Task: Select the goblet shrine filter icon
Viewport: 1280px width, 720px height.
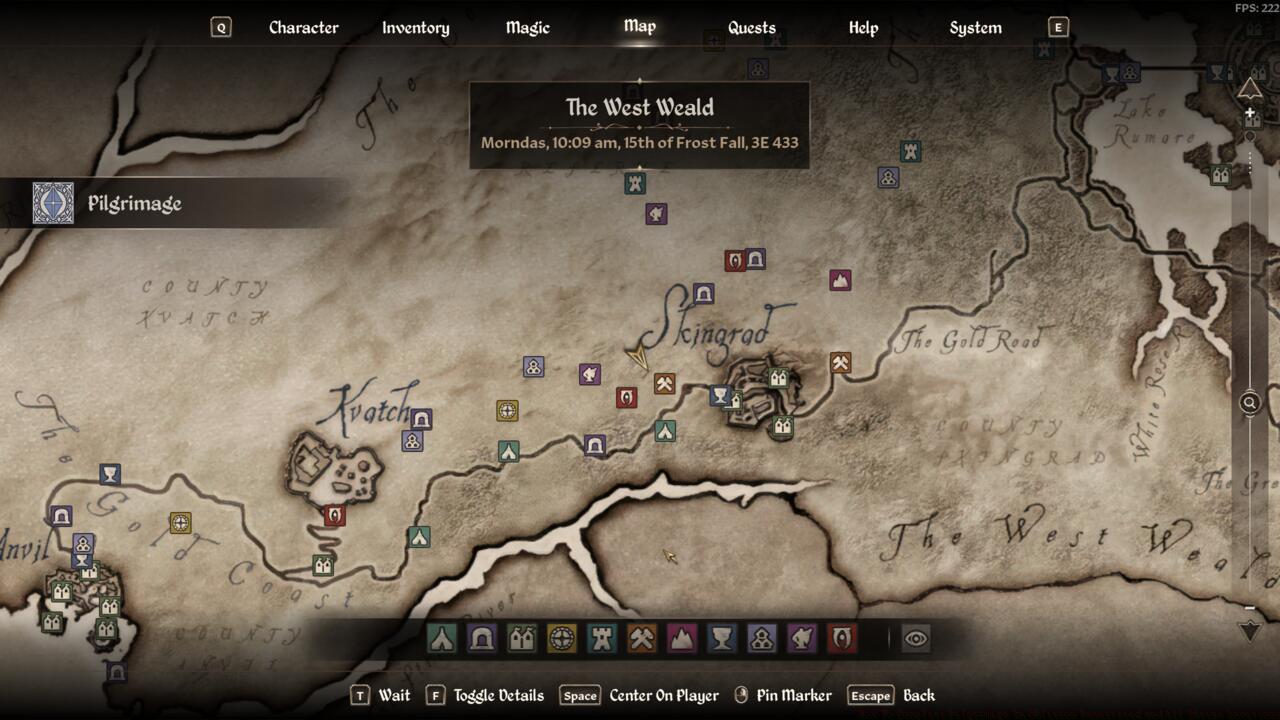Action: (721, 637)
